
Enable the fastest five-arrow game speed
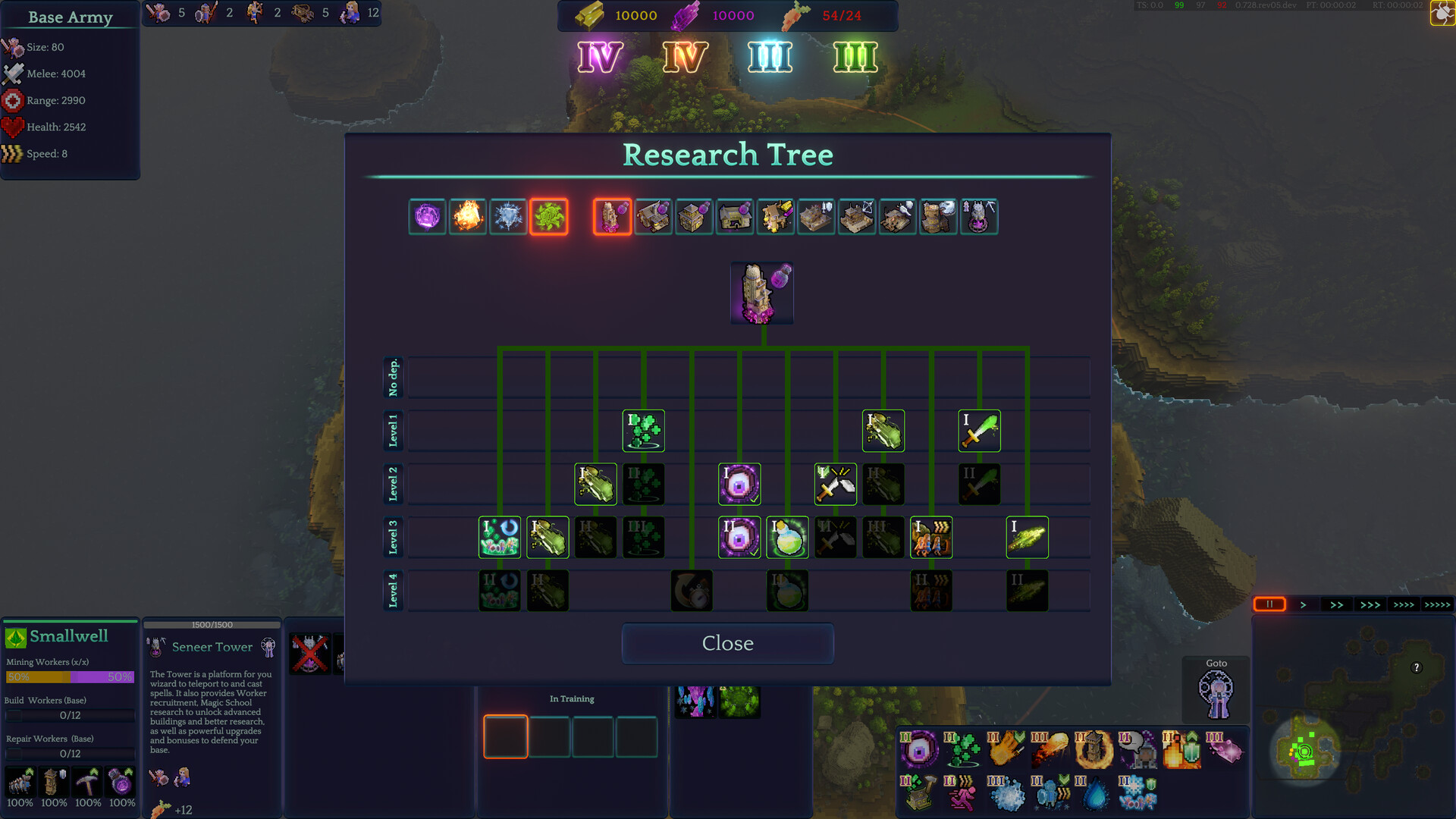[x=1438, y=604]
